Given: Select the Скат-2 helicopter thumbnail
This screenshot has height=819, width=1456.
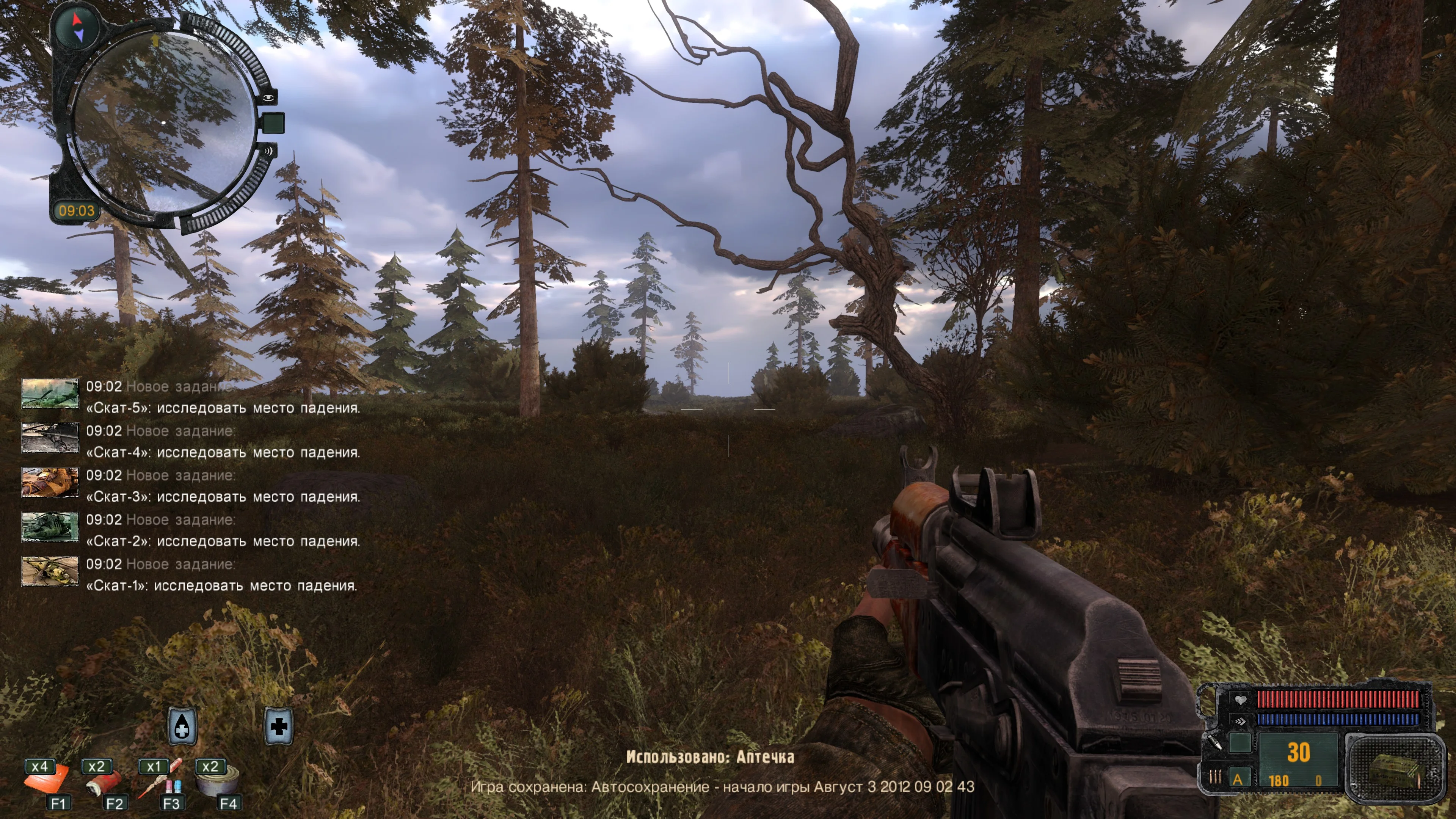Looking at the screenshot, I should tap(50, 526).
